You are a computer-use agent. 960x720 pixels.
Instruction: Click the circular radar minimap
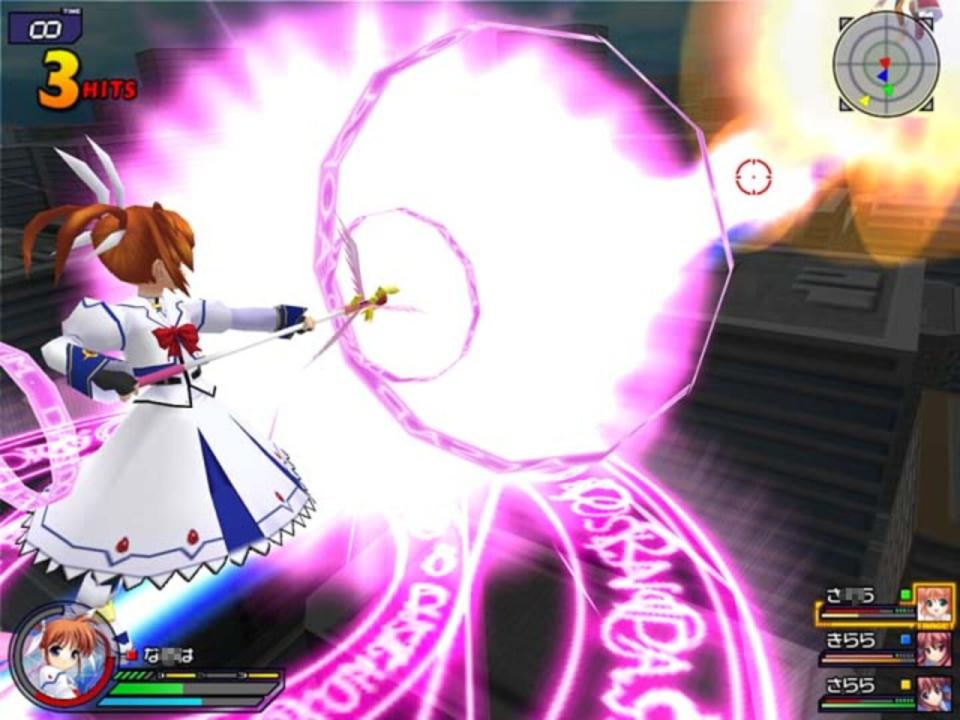click(885, 64)
